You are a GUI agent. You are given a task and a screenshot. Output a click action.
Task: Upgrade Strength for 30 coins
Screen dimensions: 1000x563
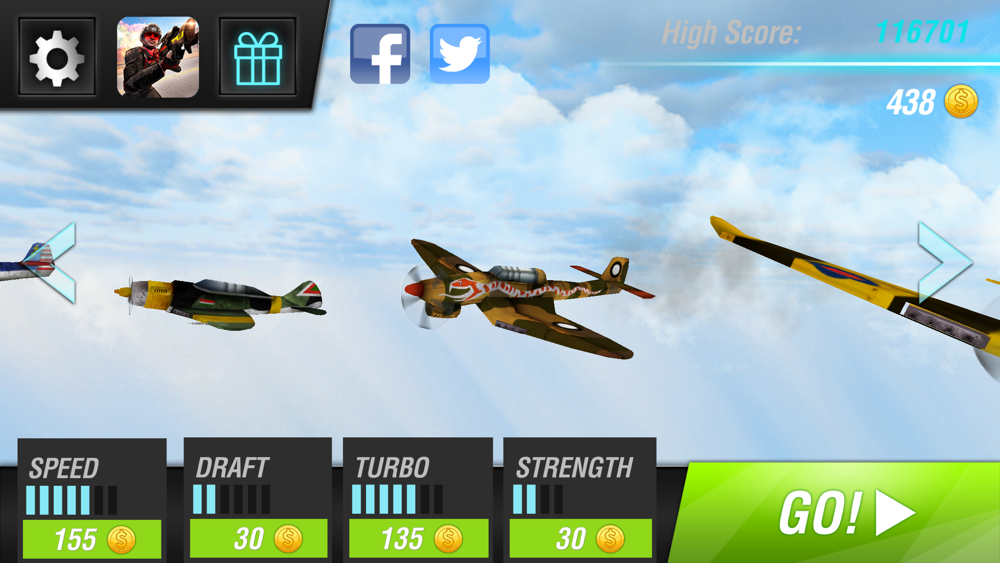coord(581,539)
